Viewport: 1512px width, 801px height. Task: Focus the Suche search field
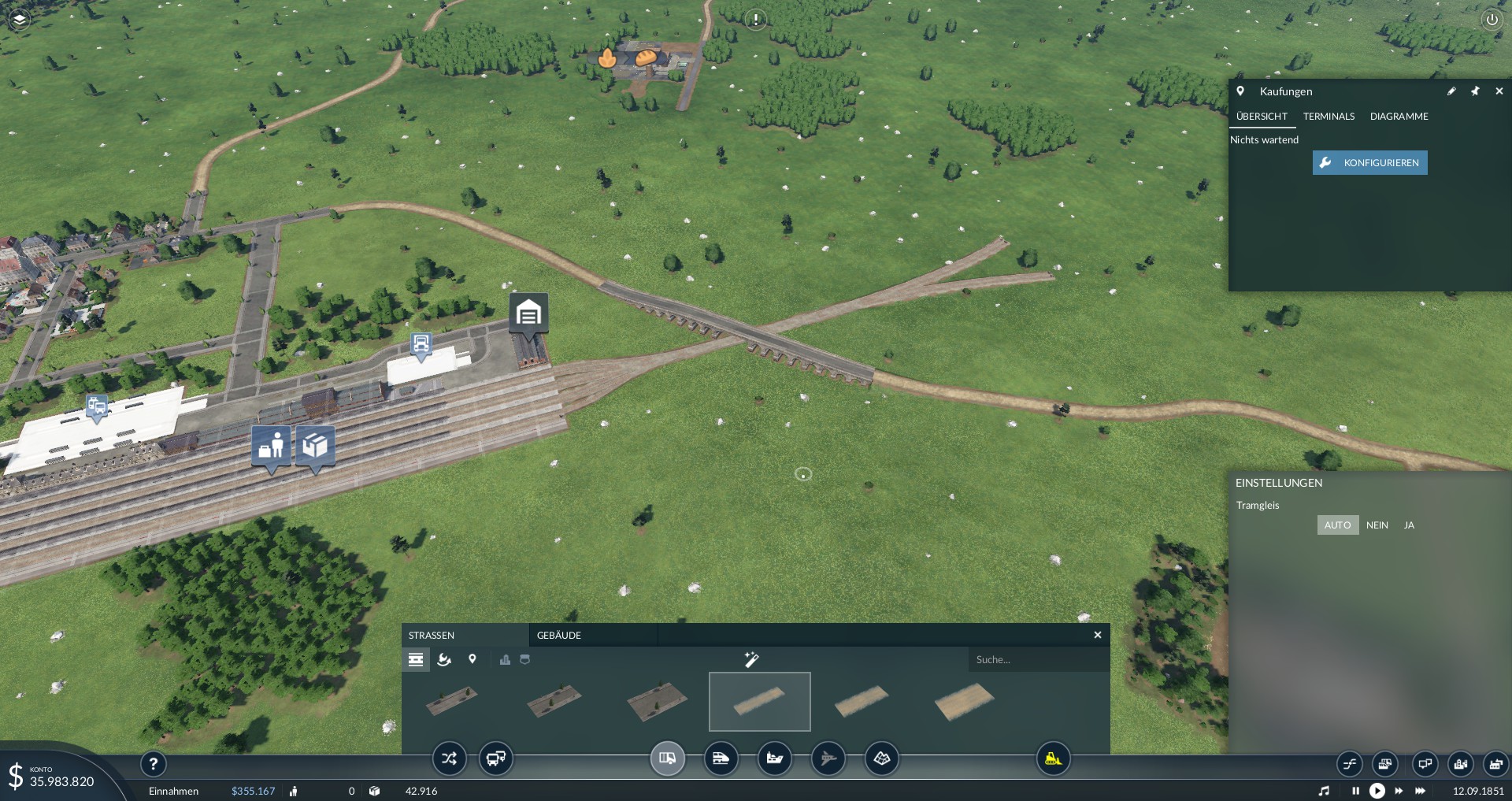(x=1038, y=660)
